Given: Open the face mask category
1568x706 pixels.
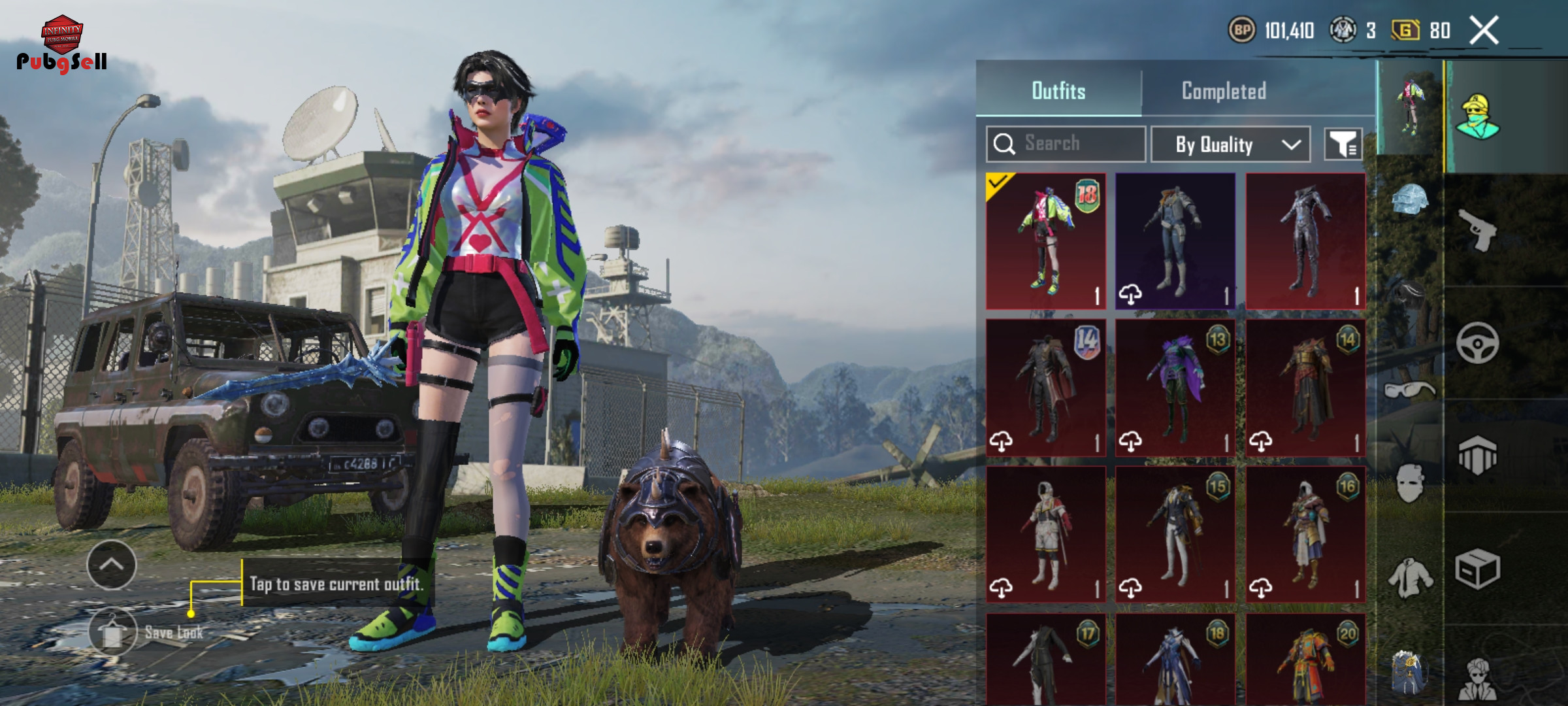Looking at the screenshot, I should coord(1409,484).
